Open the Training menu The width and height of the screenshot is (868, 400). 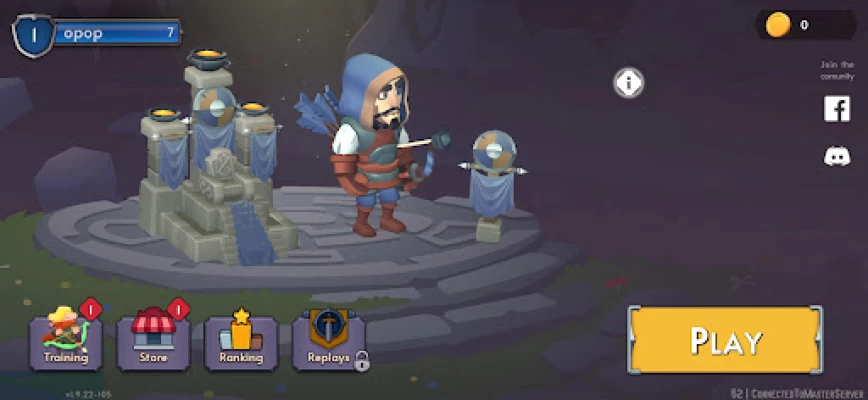coord(66,341)
